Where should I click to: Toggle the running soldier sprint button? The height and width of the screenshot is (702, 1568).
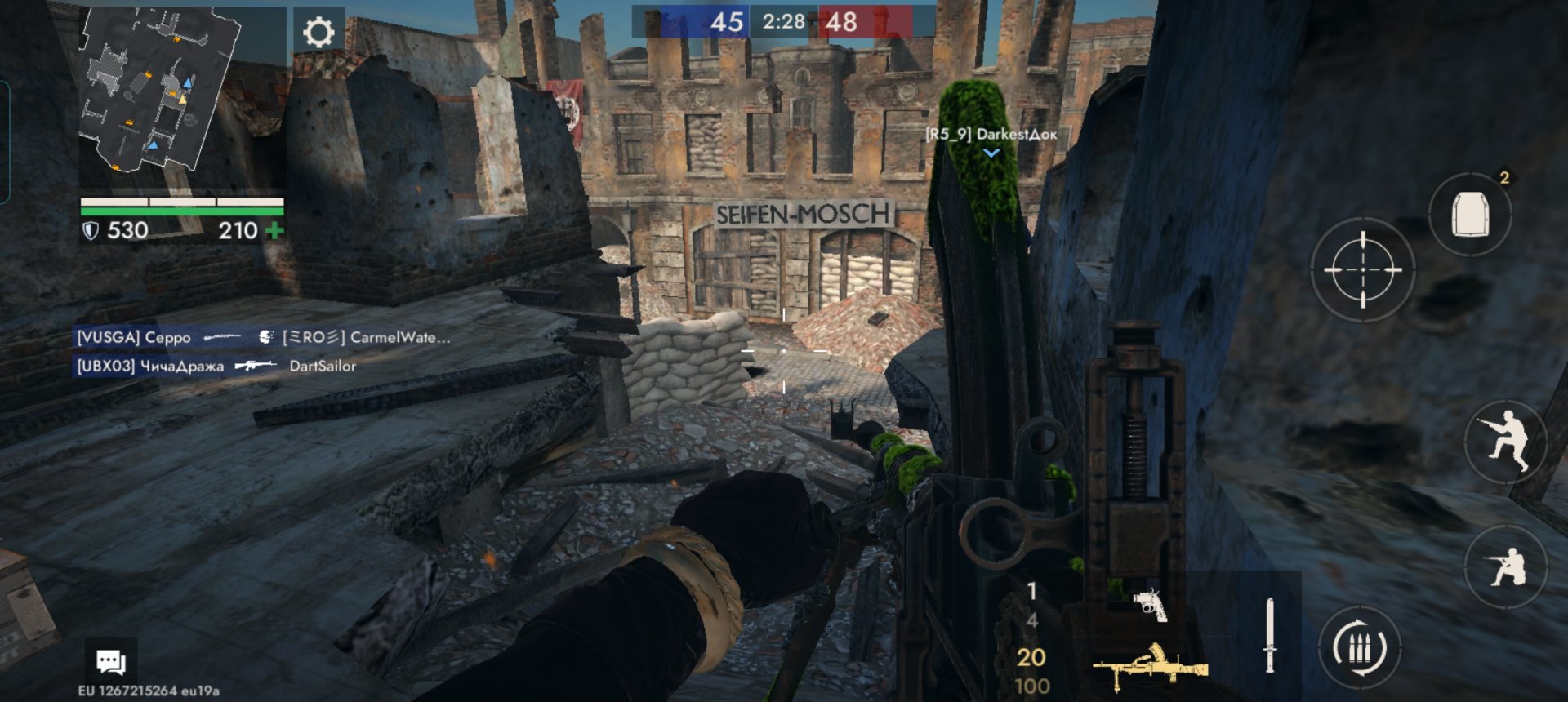point(1506,442)
